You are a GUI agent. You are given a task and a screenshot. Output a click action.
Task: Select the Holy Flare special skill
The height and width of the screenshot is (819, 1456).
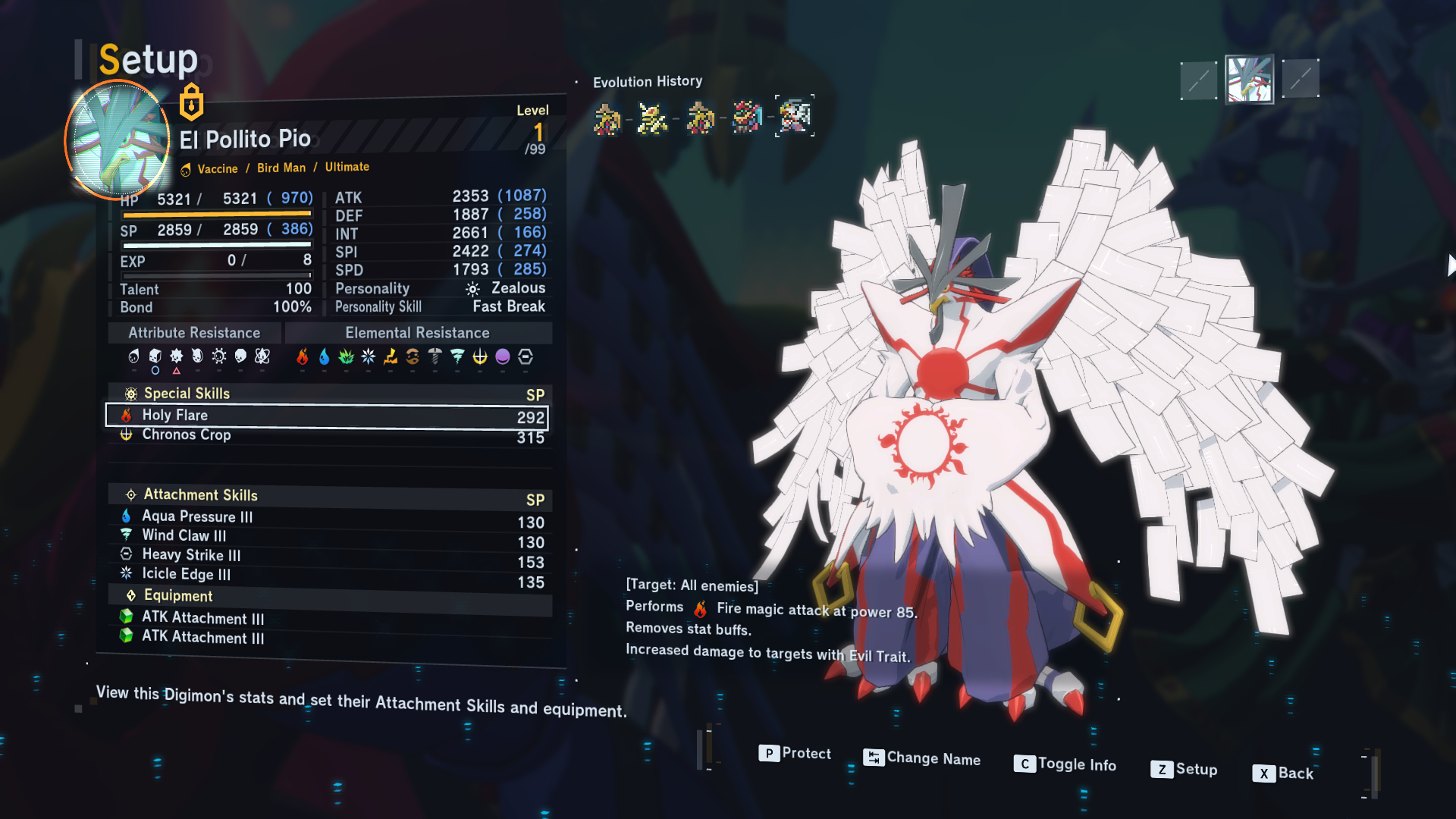tap(326, 416)
